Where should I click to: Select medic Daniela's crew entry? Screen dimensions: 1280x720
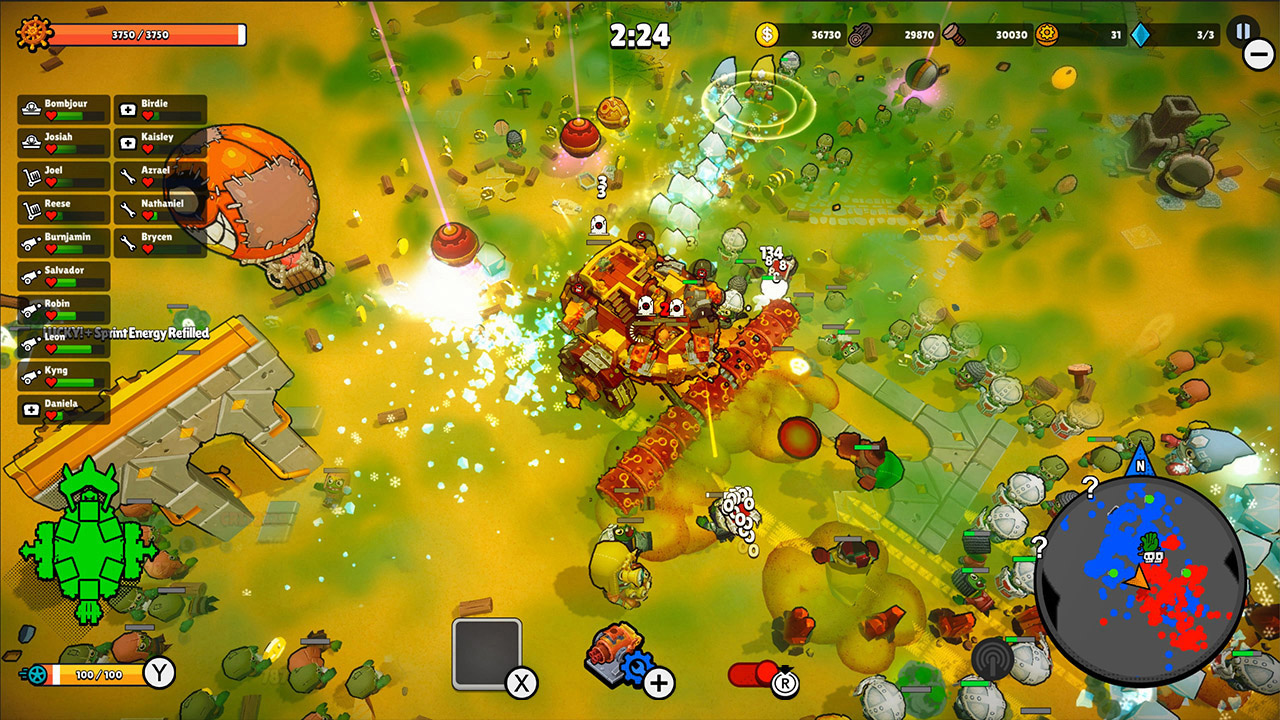pyautogui.click(x=64, y=409)
